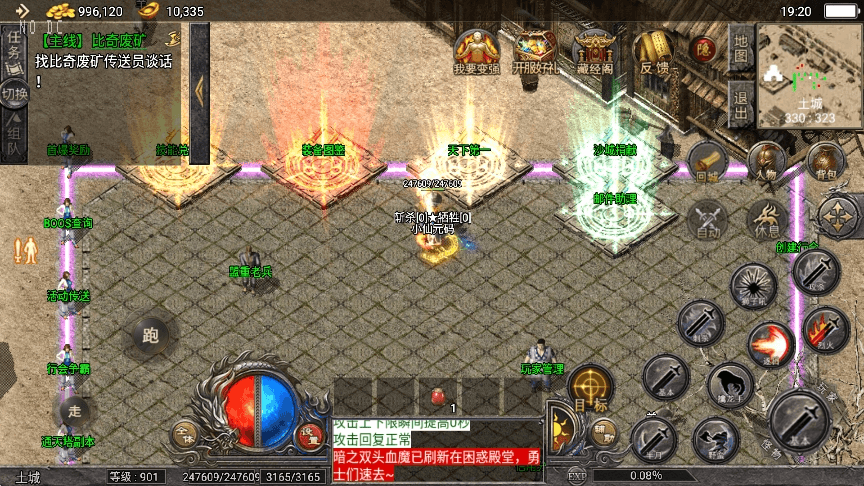The width and height of the screenshot is (864, 486).
Task: Select the 目标 target crosshair button
Action: click(591, 388)
